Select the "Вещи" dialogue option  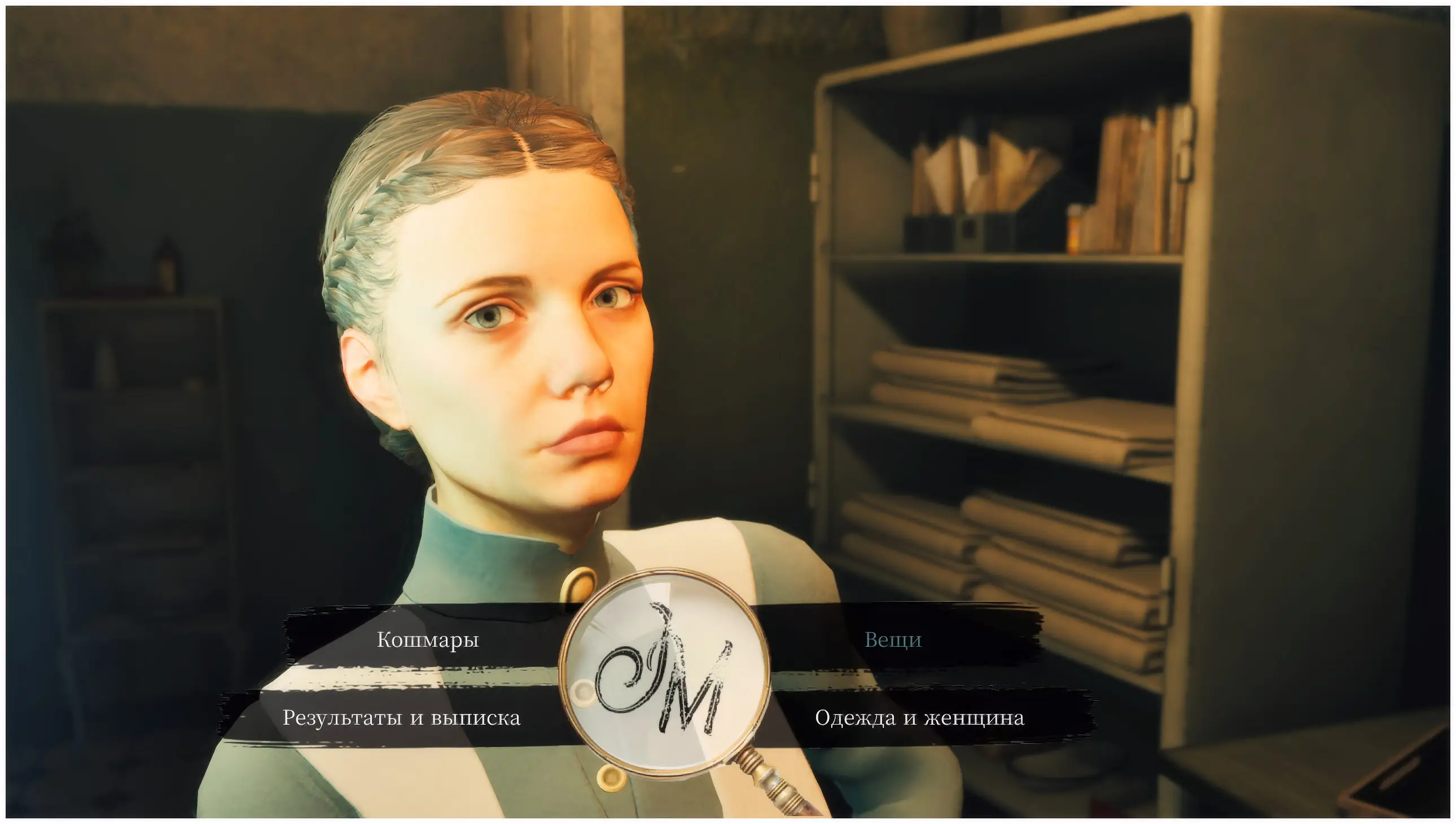[x=893, y=639]
